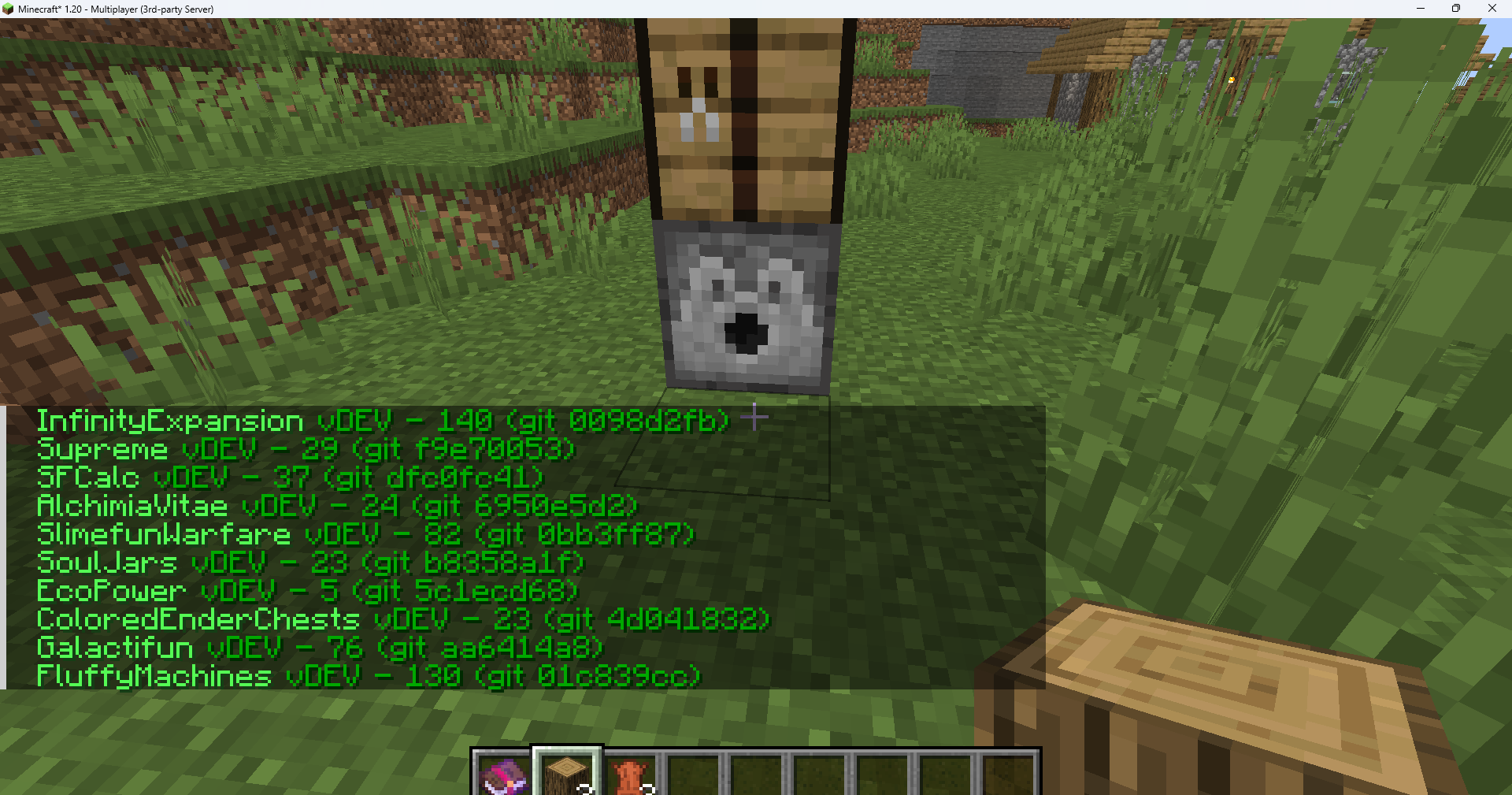Click the crosshair at screen center
Viewport: 1512px width, 795px height.
754,417
